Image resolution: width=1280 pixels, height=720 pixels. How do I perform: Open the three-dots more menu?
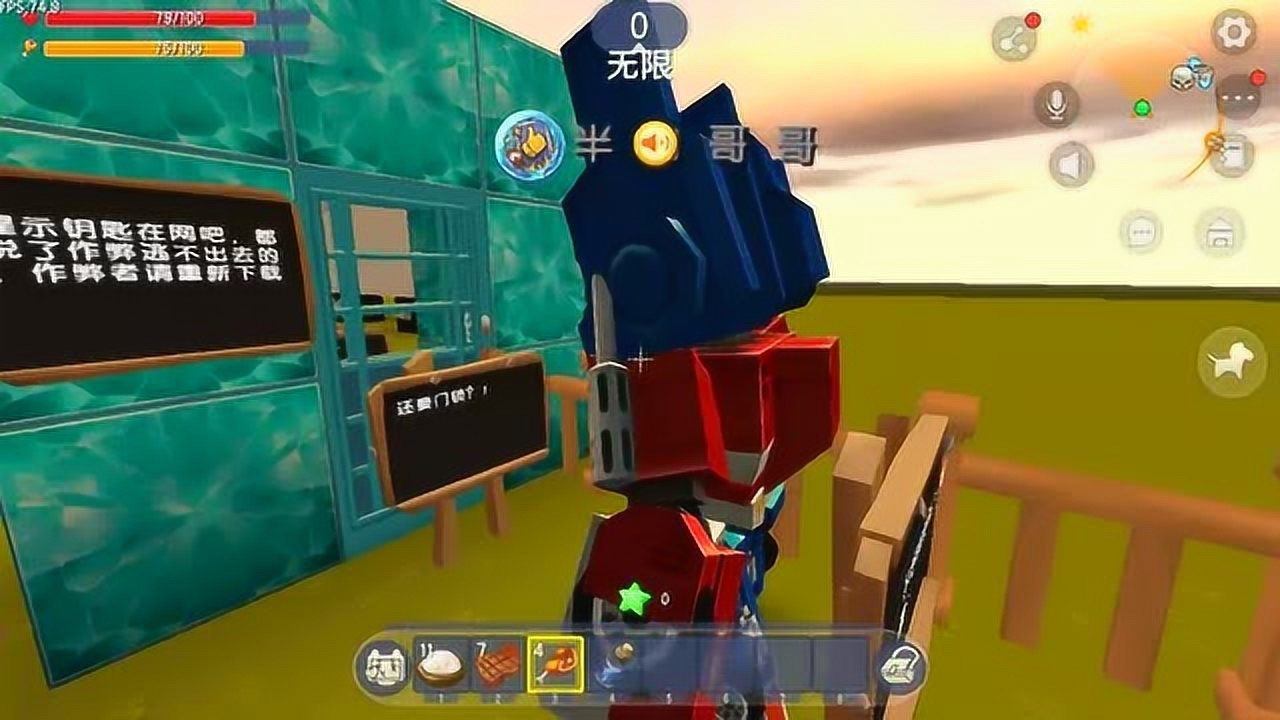pos(1243,97)
